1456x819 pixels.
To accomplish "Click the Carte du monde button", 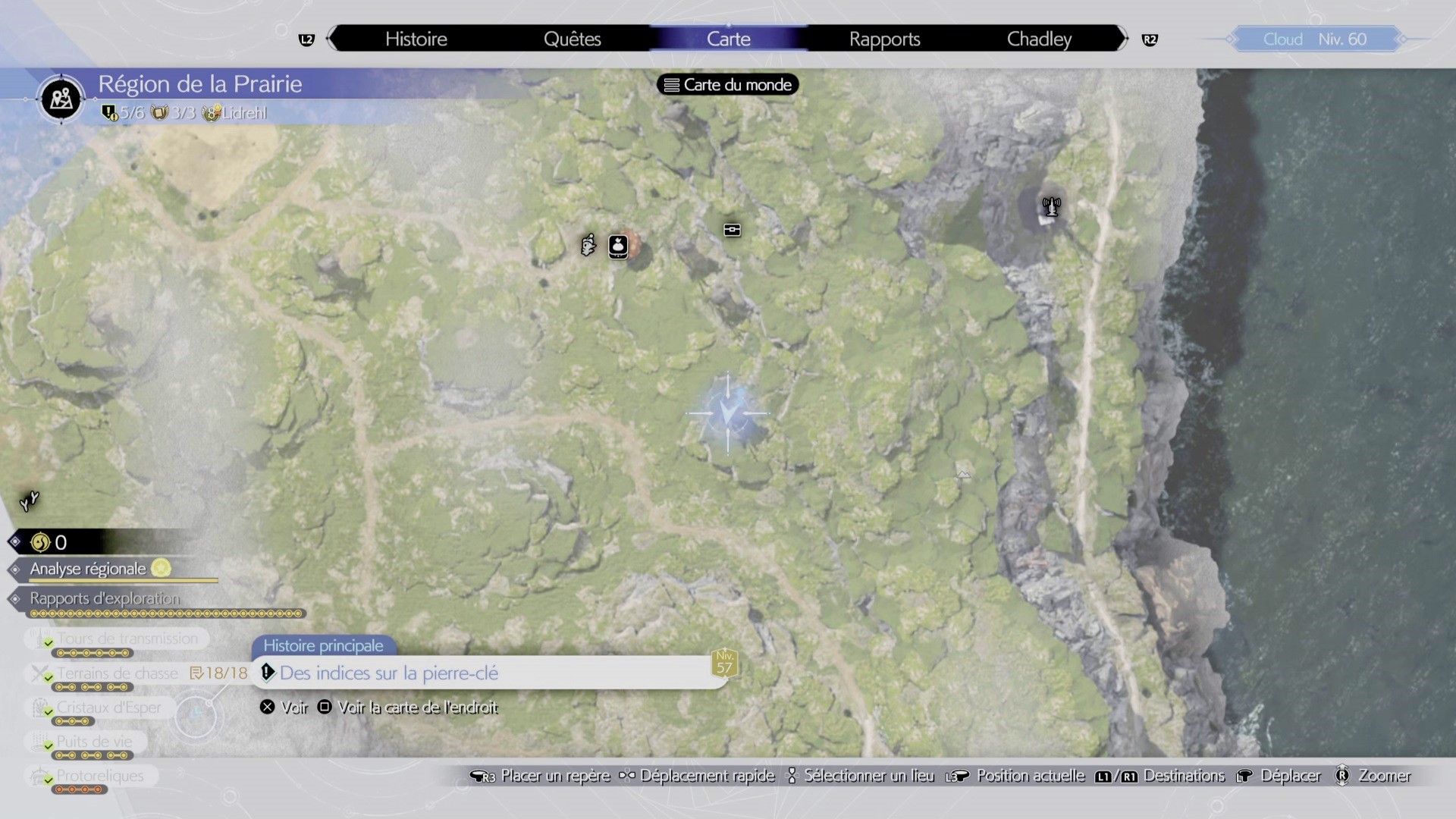I will point(726,84).
